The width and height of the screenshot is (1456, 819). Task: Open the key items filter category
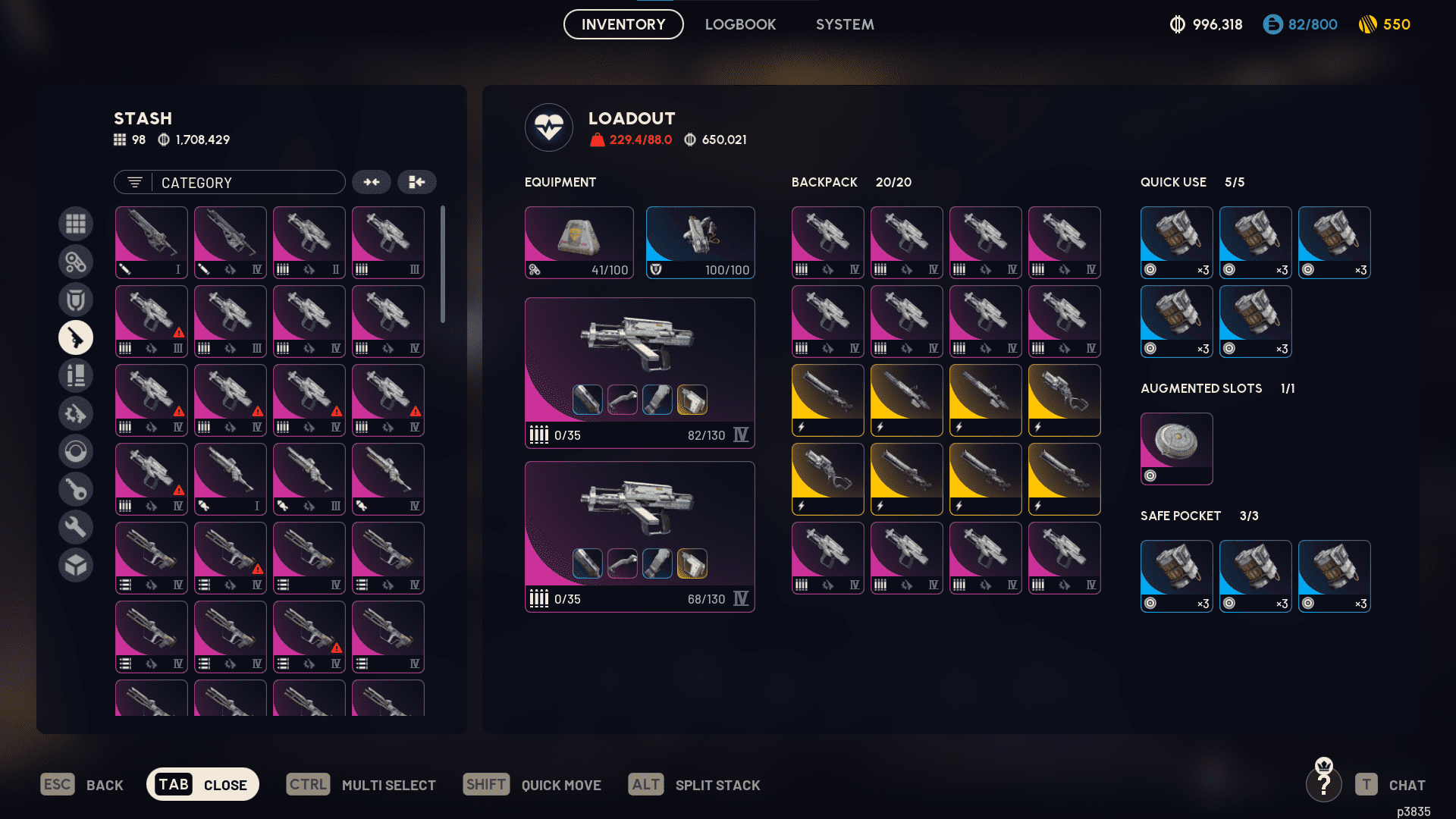click(76, 489)
